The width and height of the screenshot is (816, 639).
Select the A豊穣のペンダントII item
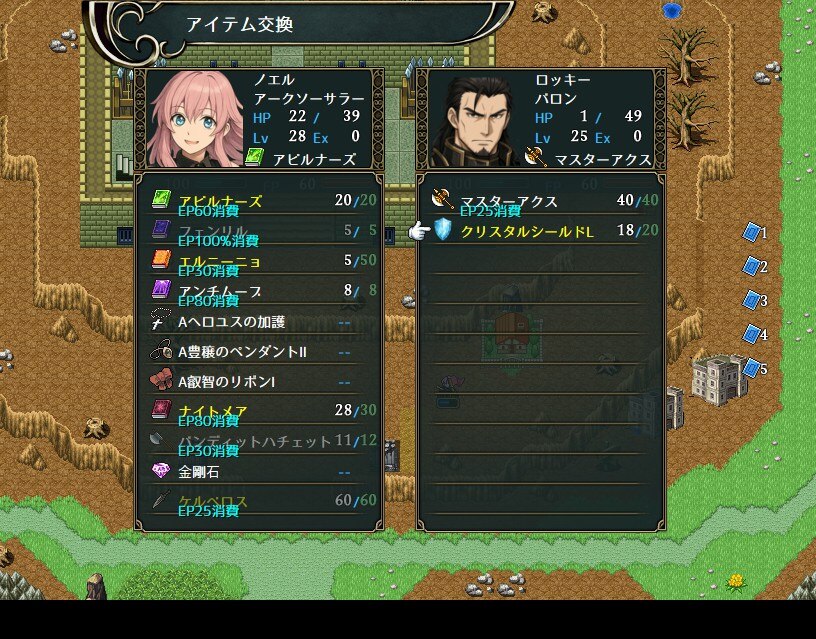tap(259, 351)
